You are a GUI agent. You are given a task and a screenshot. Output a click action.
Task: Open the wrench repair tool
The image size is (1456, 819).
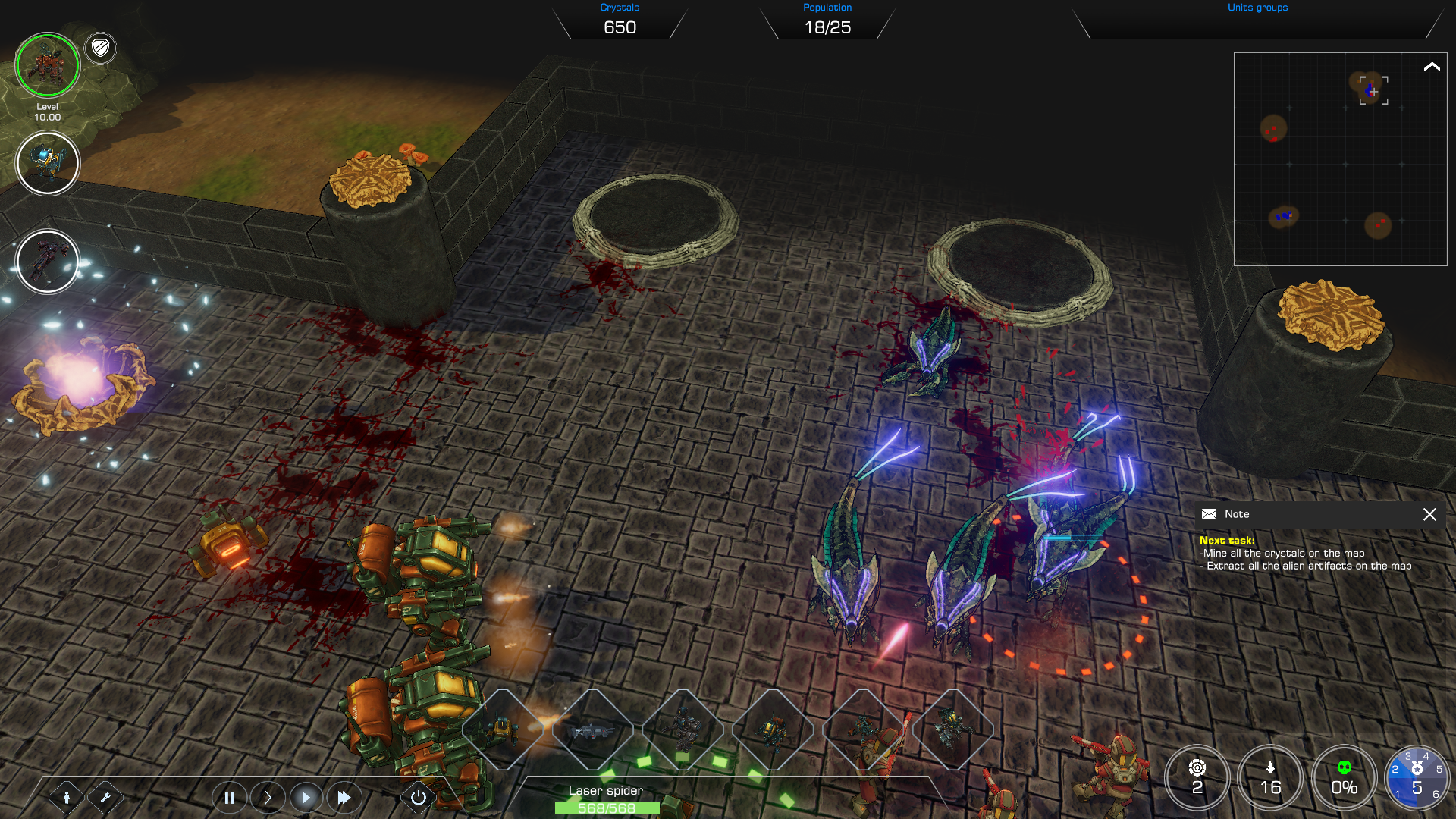(x=105, y=797)
